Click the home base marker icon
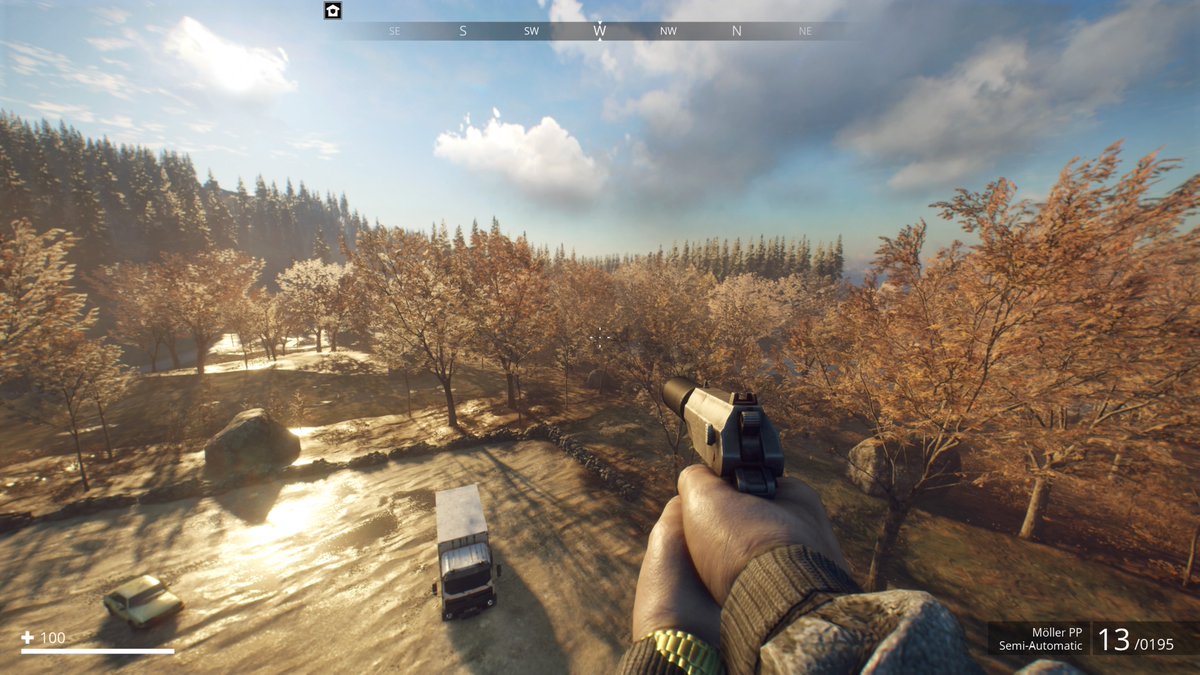The height and width of the screenshot is (675, 1200). (x=333, y=11)
